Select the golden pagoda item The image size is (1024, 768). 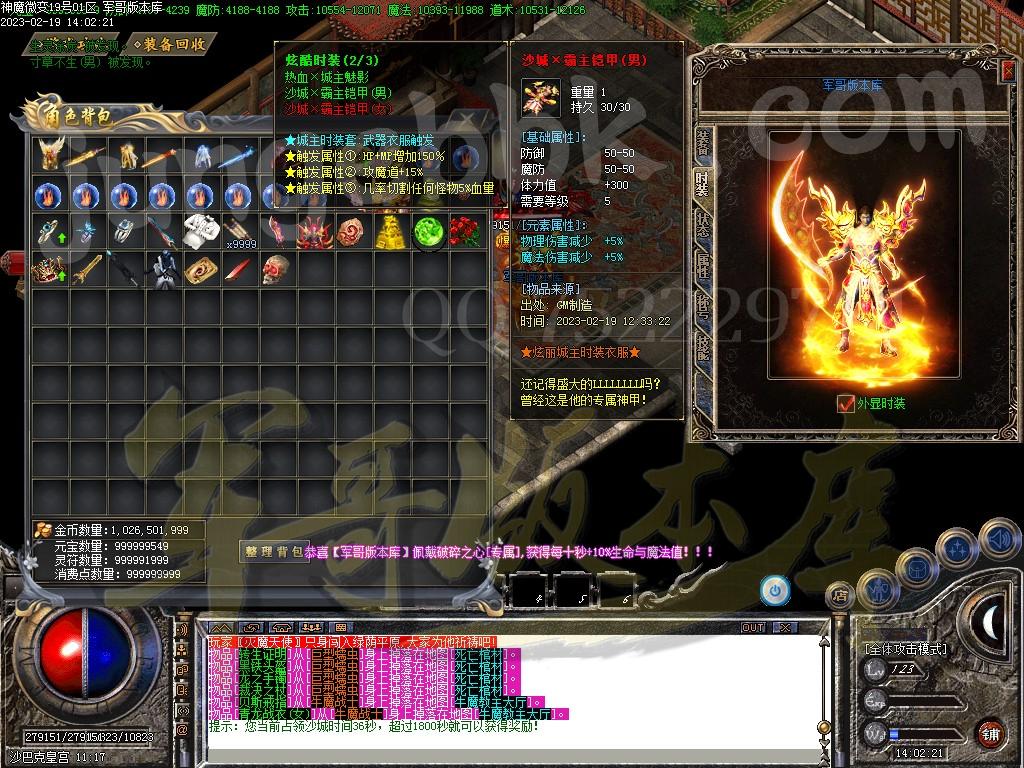pyautogui.click(x=389, y=231)
